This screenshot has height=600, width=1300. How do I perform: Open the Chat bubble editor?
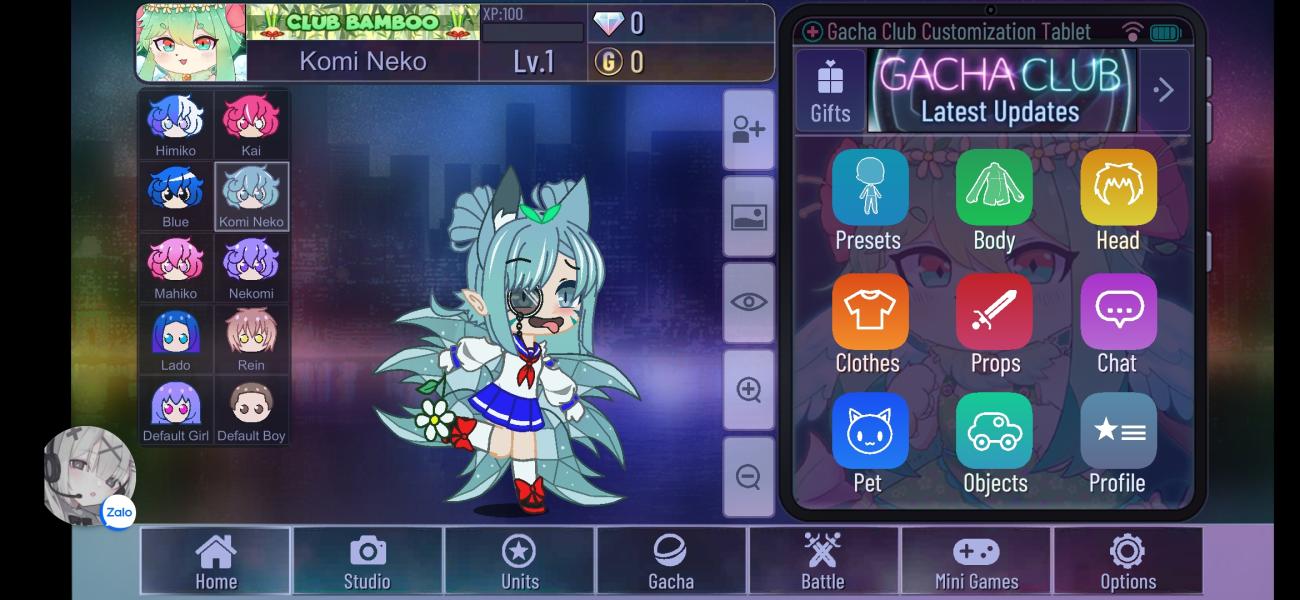[x=1118, y=322]
